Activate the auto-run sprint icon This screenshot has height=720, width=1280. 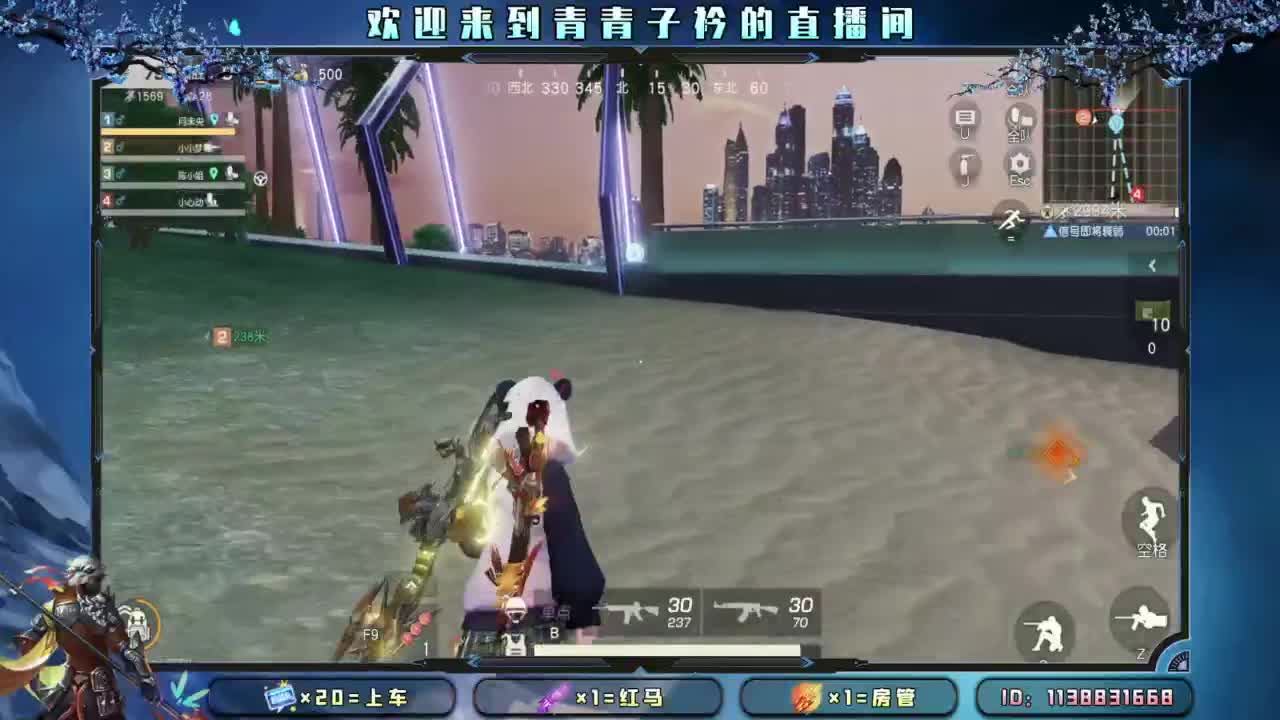(x=1011, y=220)
